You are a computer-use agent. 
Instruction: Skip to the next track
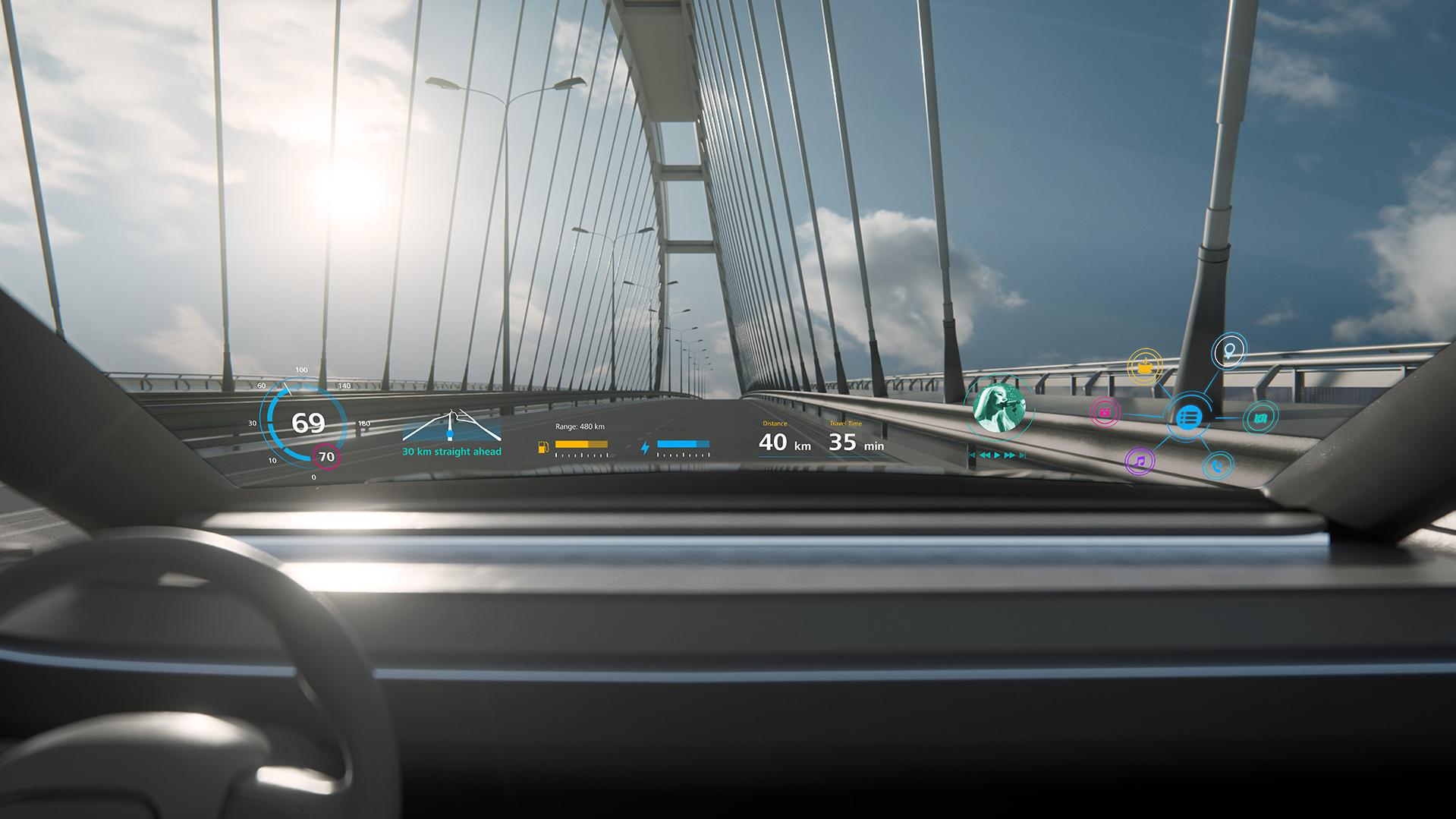pyautogui.click(x=1023, y=455)
